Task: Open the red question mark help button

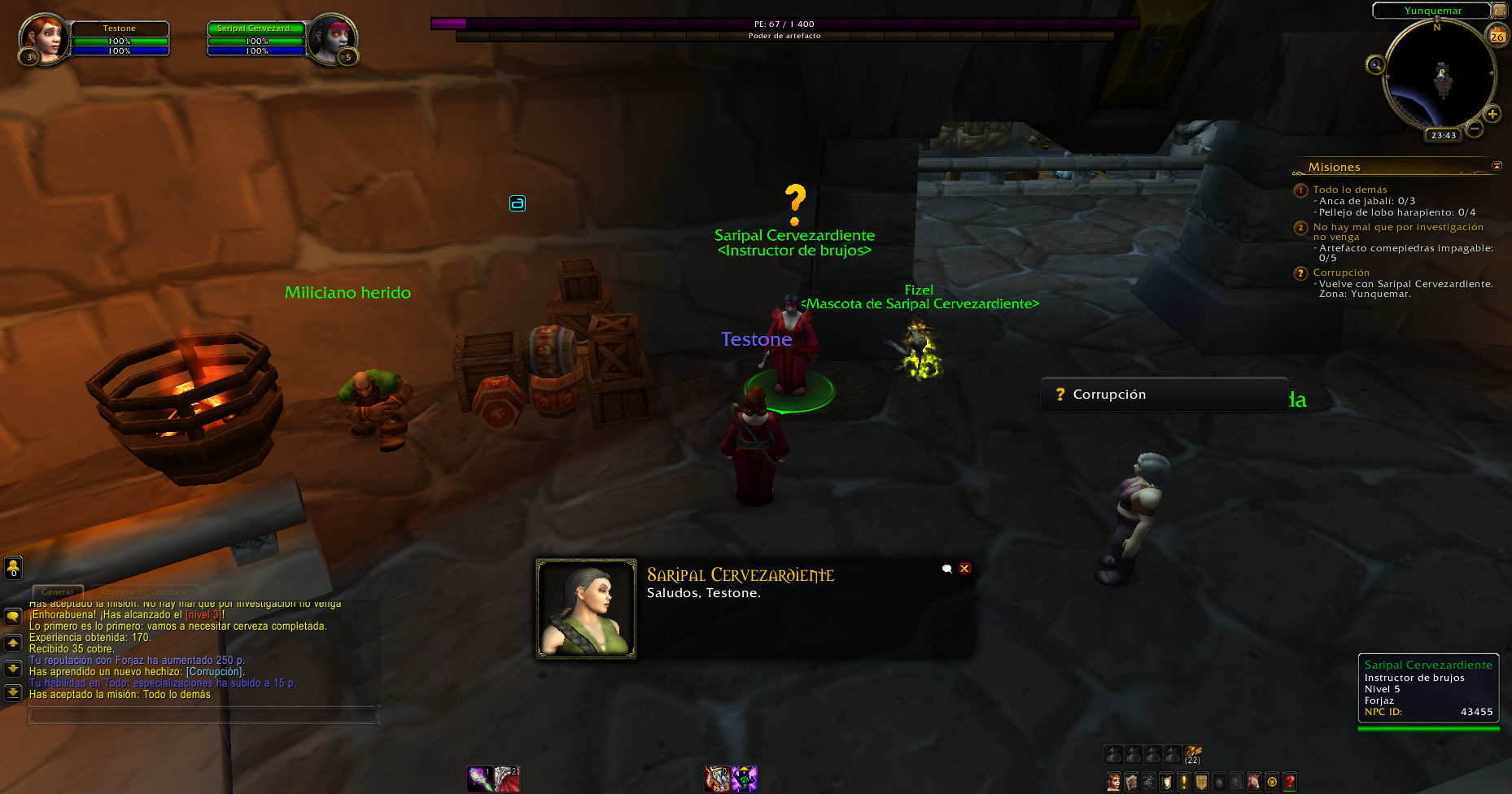Action: tap(1289, 783)
